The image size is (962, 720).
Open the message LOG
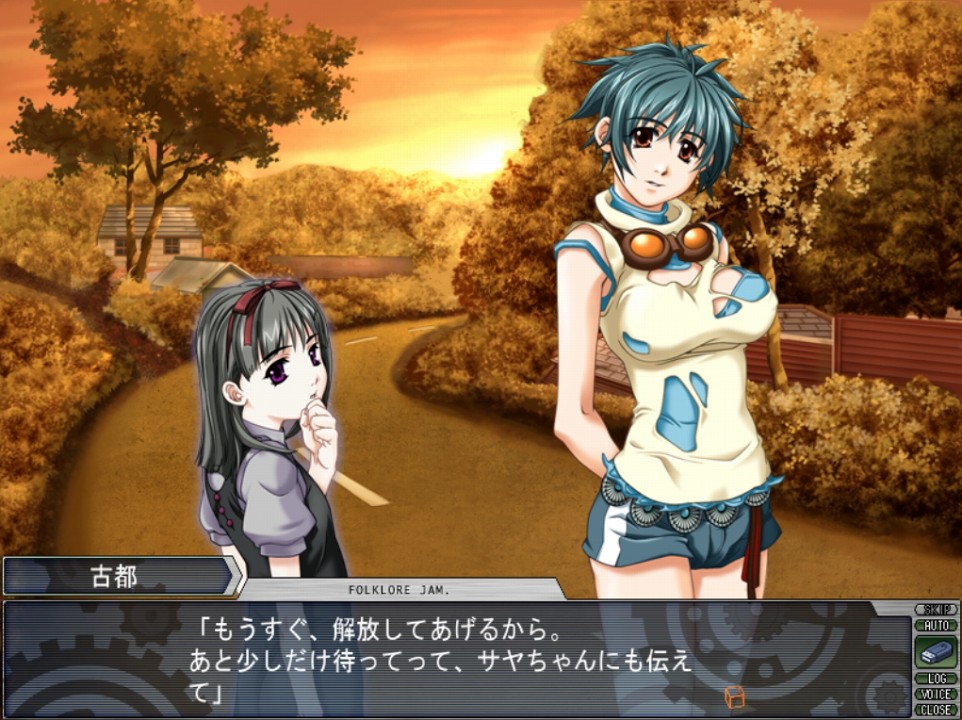pos(936,679)
